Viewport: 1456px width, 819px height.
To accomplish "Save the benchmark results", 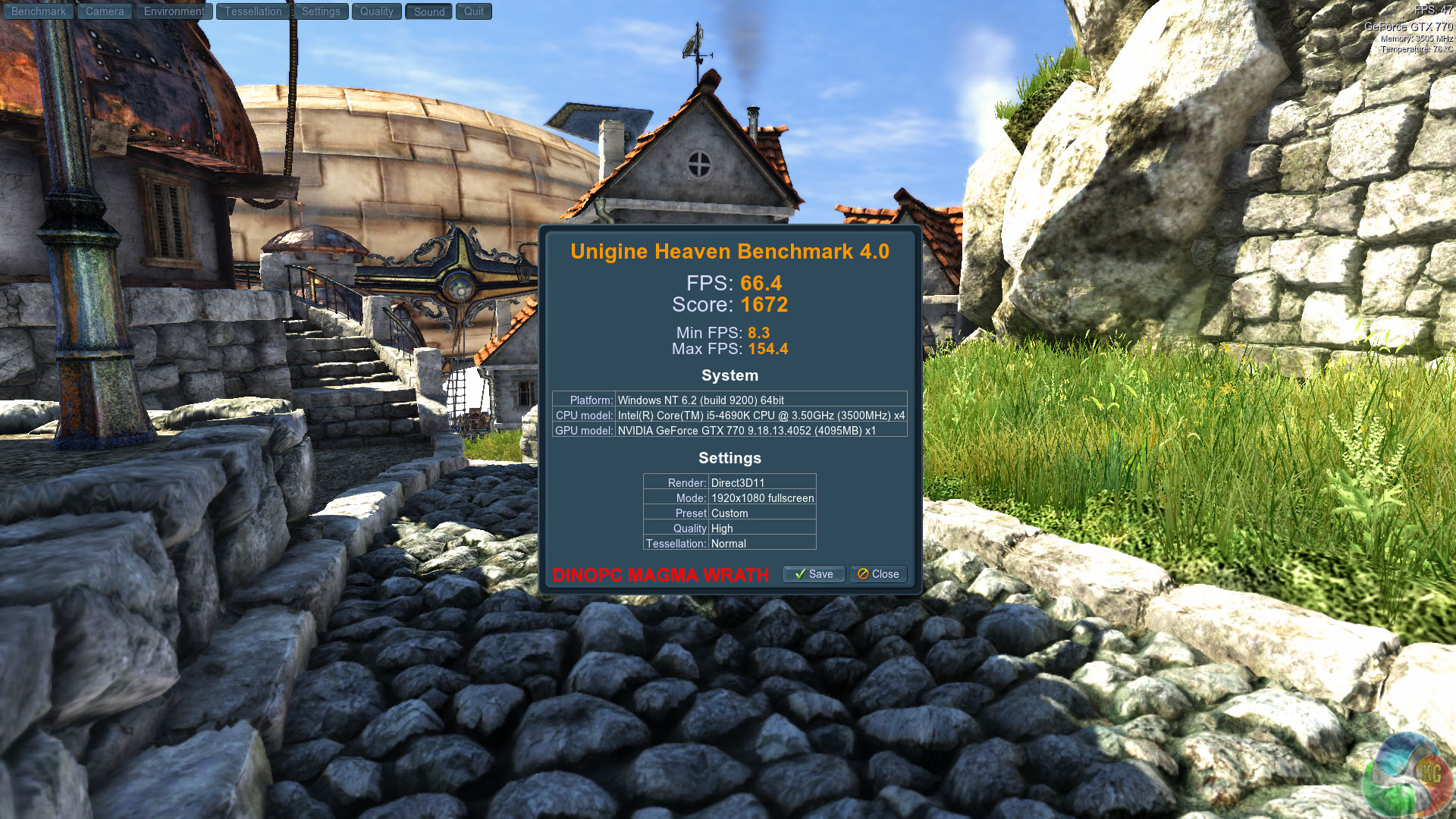I will click(813, 574).
